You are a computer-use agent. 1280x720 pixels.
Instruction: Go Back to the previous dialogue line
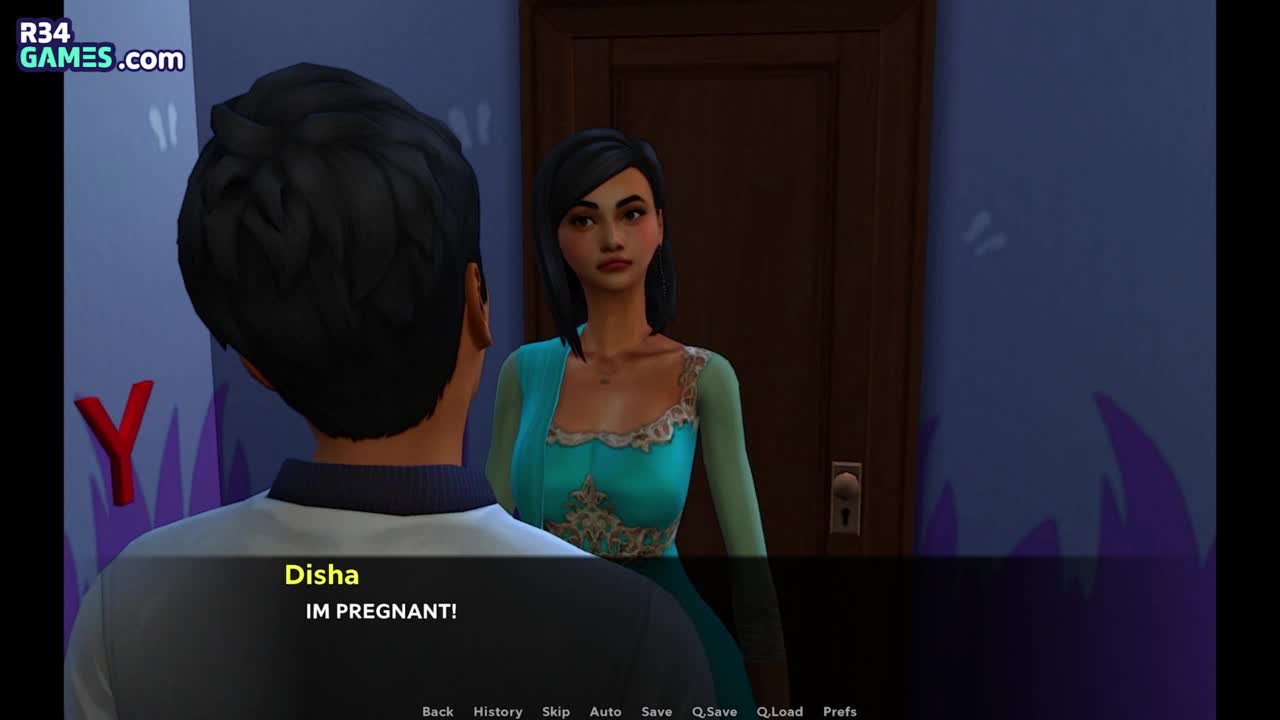point(437,711)
